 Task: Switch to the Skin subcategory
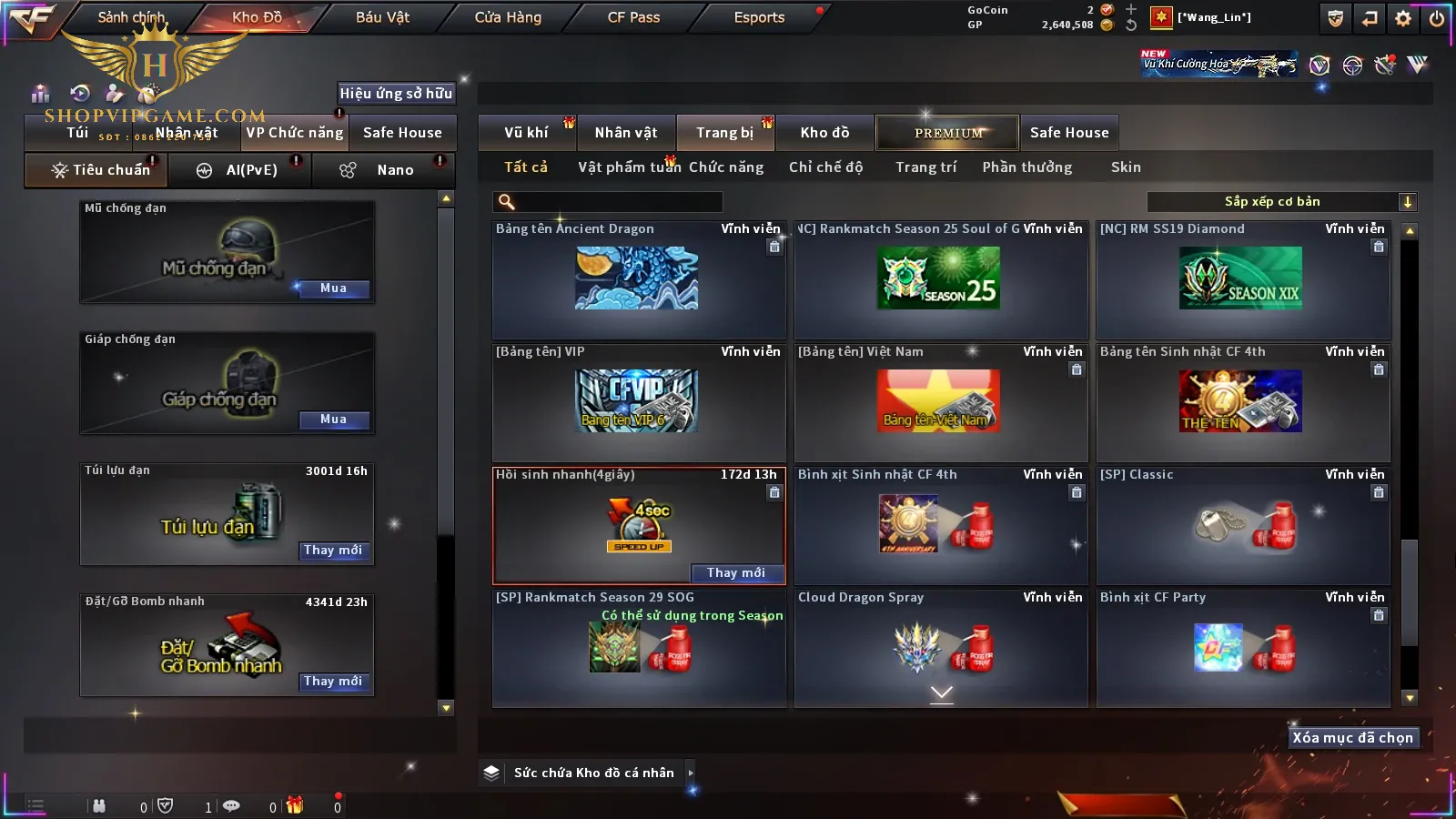pyautogui.click(x=1126, y=167)
